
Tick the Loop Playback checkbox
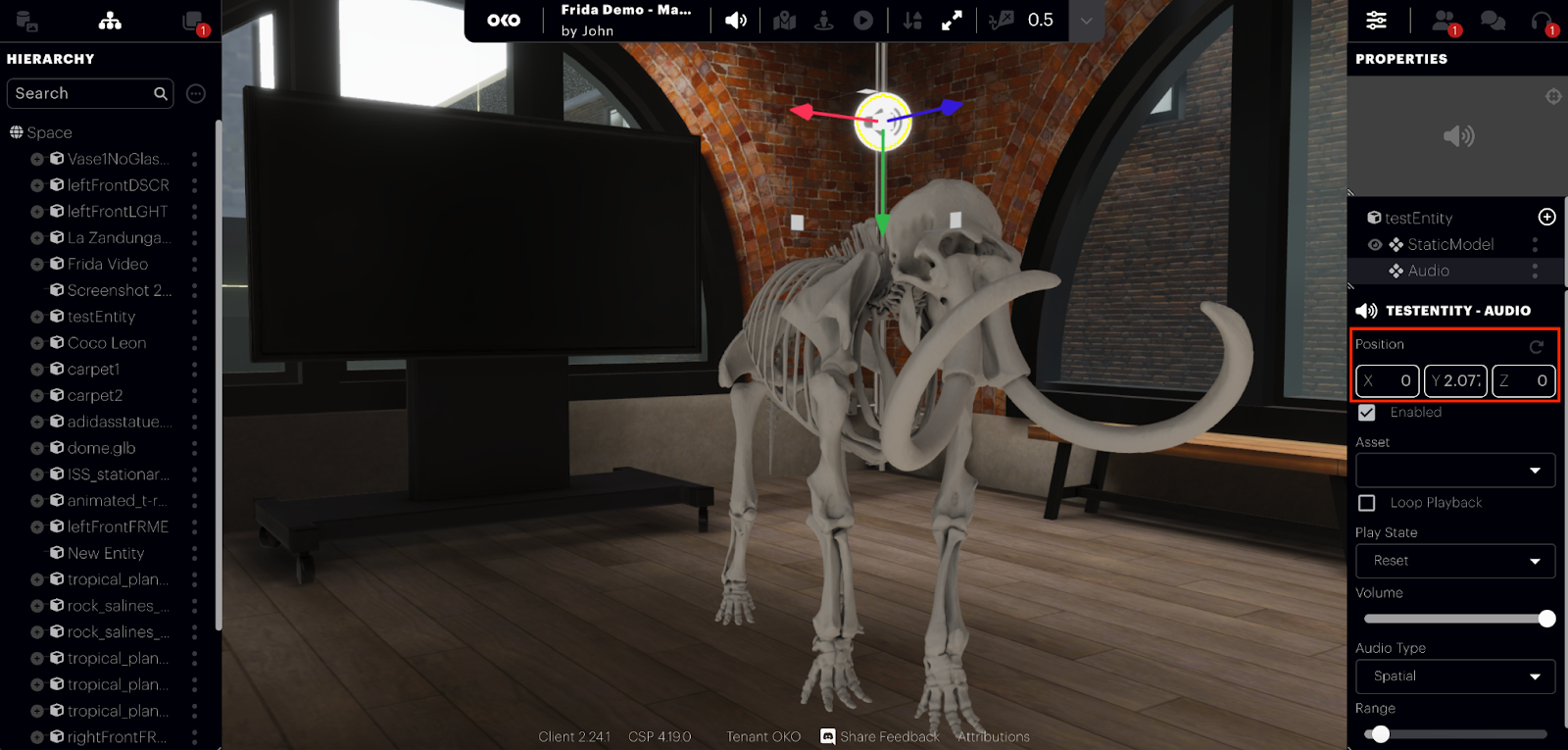tap(1367, 503)
